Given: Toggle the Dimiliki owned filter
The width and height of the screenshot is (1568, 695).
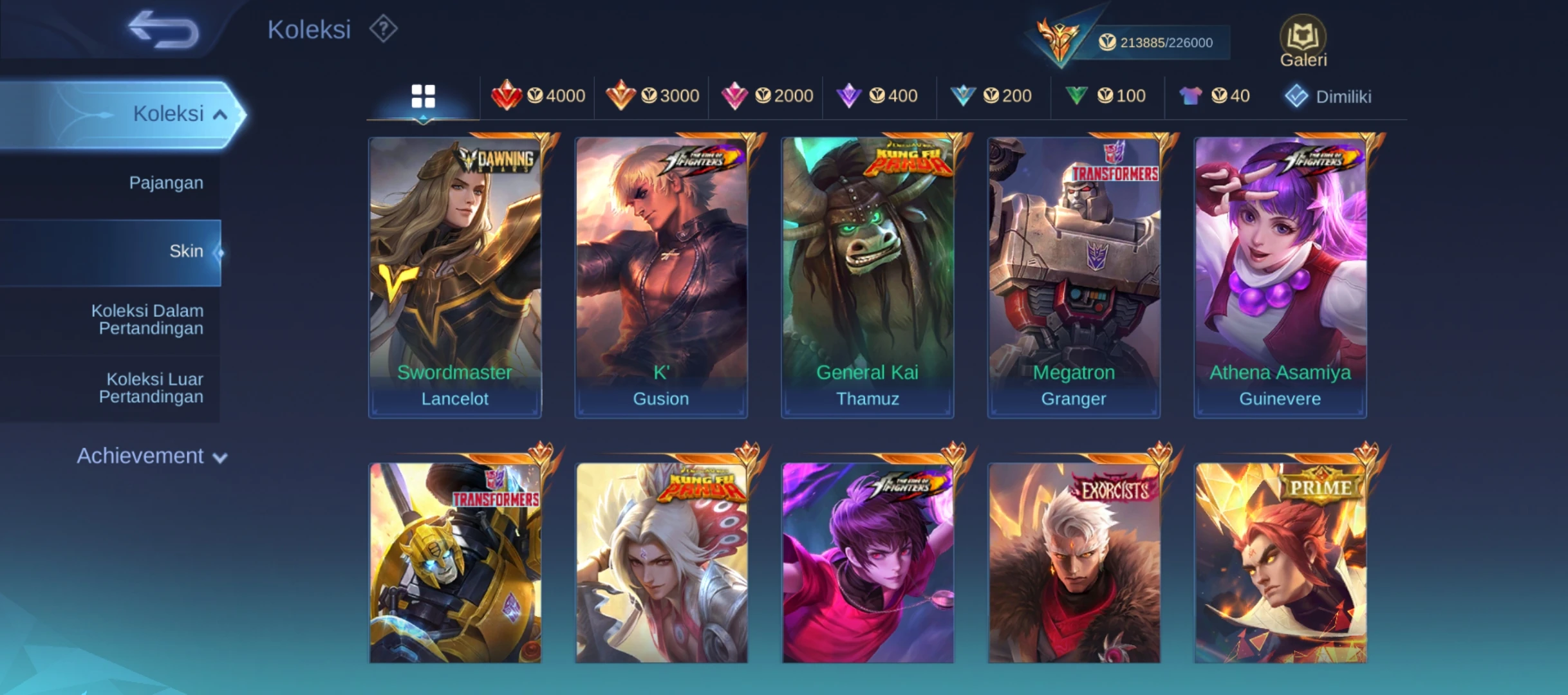Looking at the screenshot, I should [x=1329, y=97].
